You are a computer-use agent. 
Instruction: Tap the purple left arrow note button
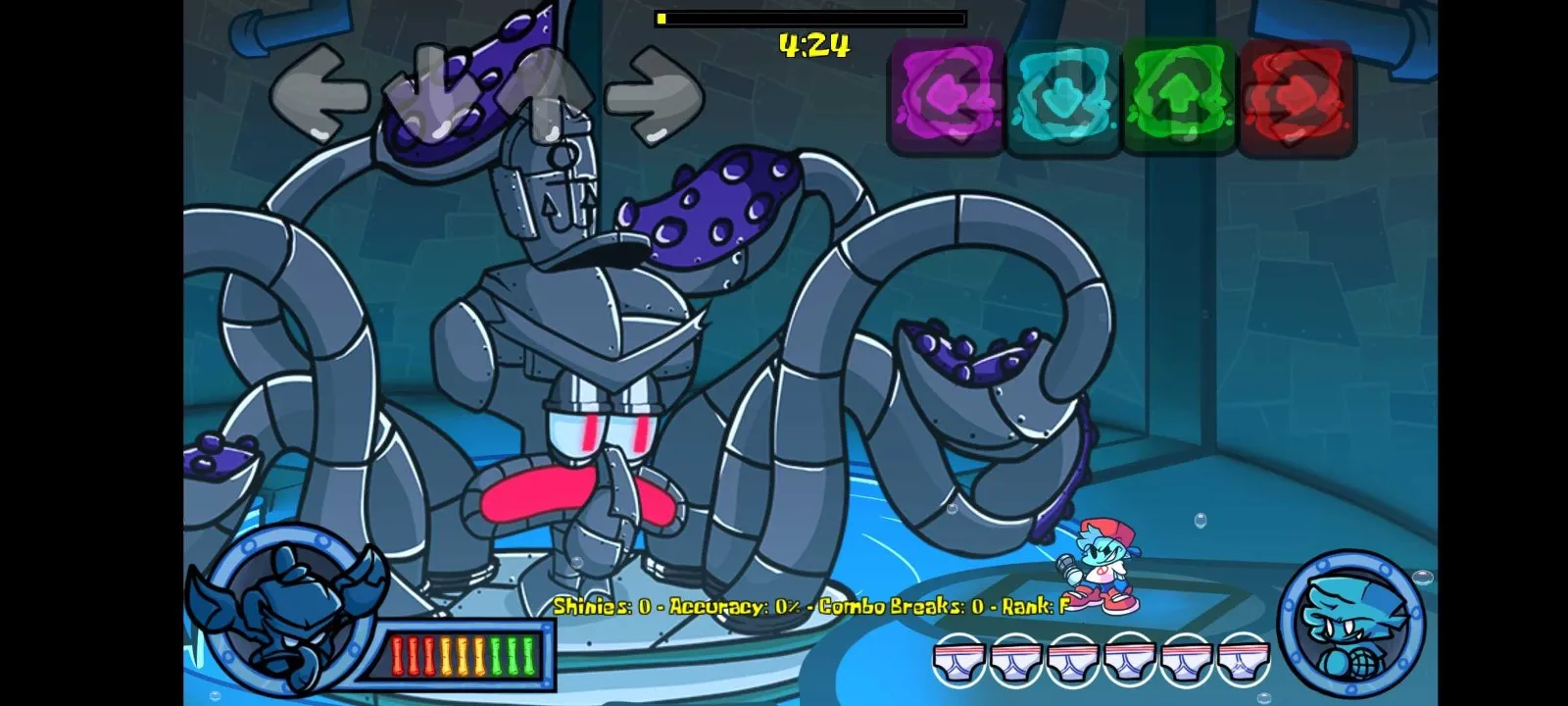(945, 95)
